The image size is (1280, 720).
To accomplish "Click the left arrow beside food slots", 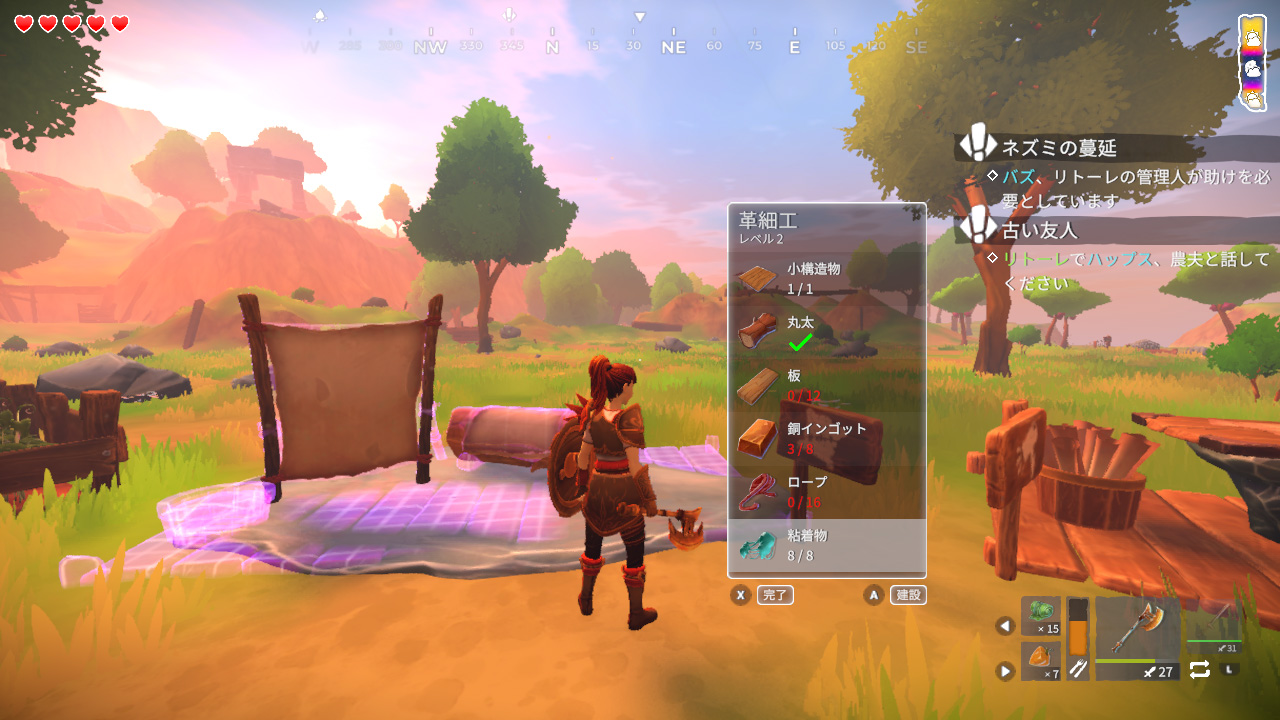I will click(x=1005, y=626).
